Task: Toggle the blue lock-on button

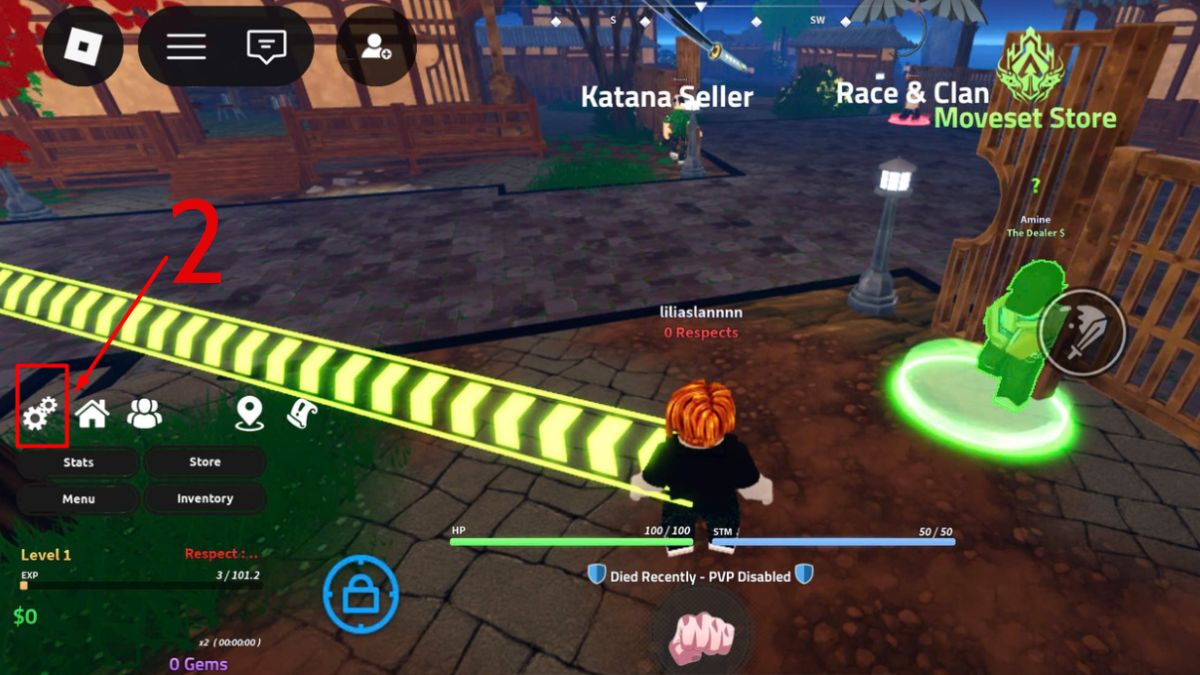Action: tap(360, 594)
